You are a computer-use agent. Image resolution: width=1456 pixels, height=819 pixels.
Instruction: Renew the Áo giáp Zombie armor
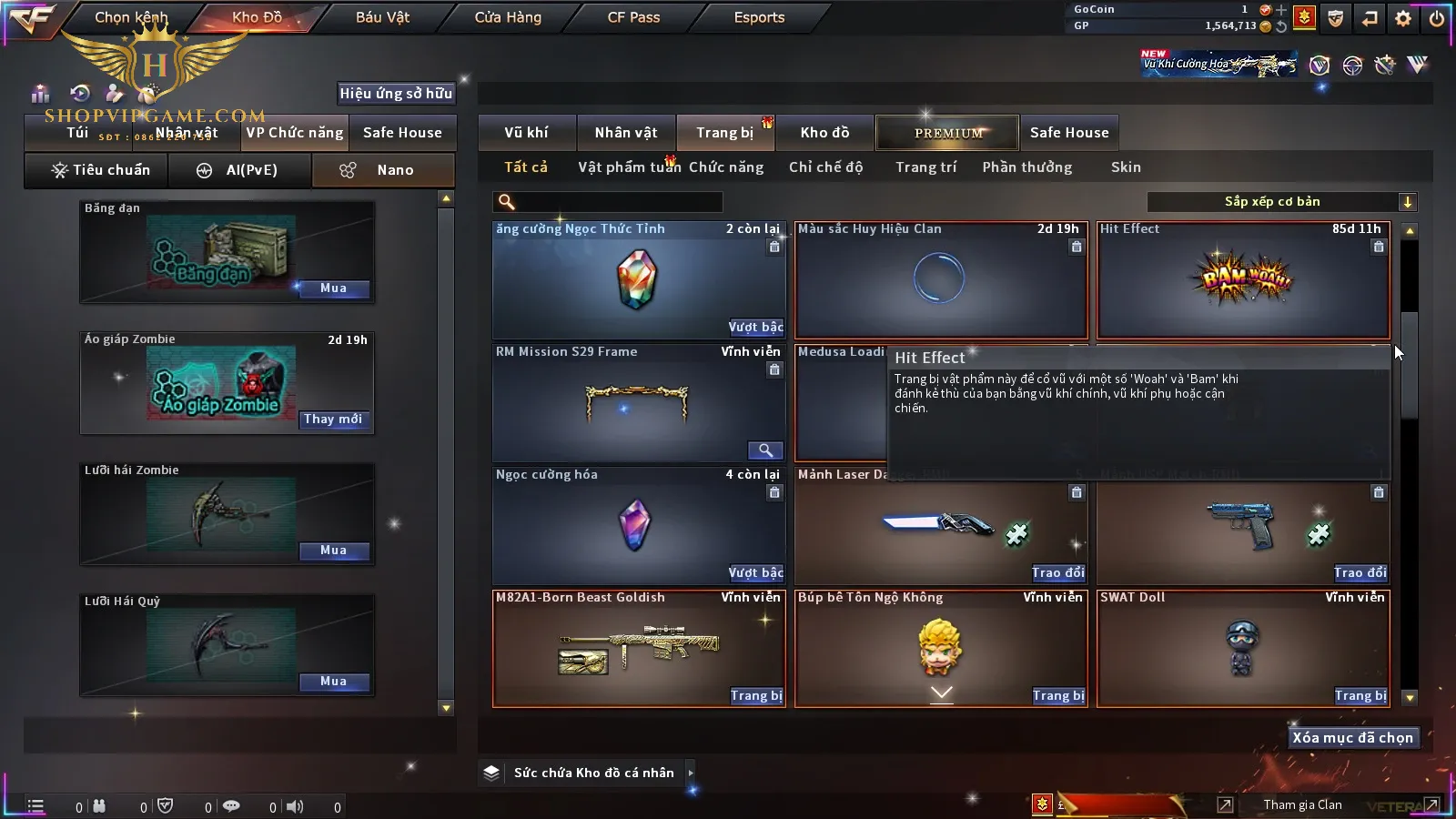[x=333, y=420]
